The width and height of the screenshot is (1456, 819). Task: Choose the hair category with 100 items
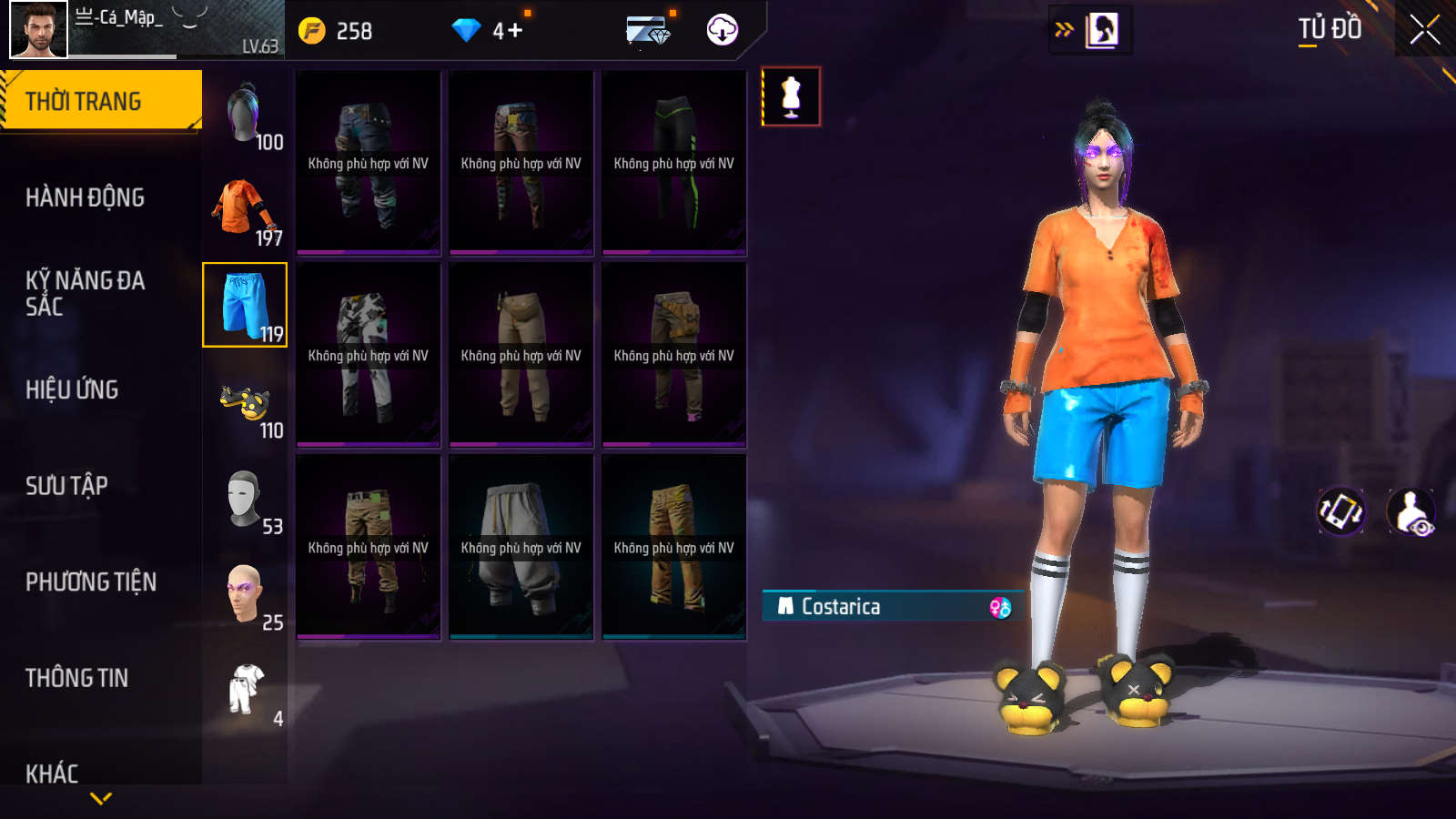pyautogui.click(x=244, y=114)
